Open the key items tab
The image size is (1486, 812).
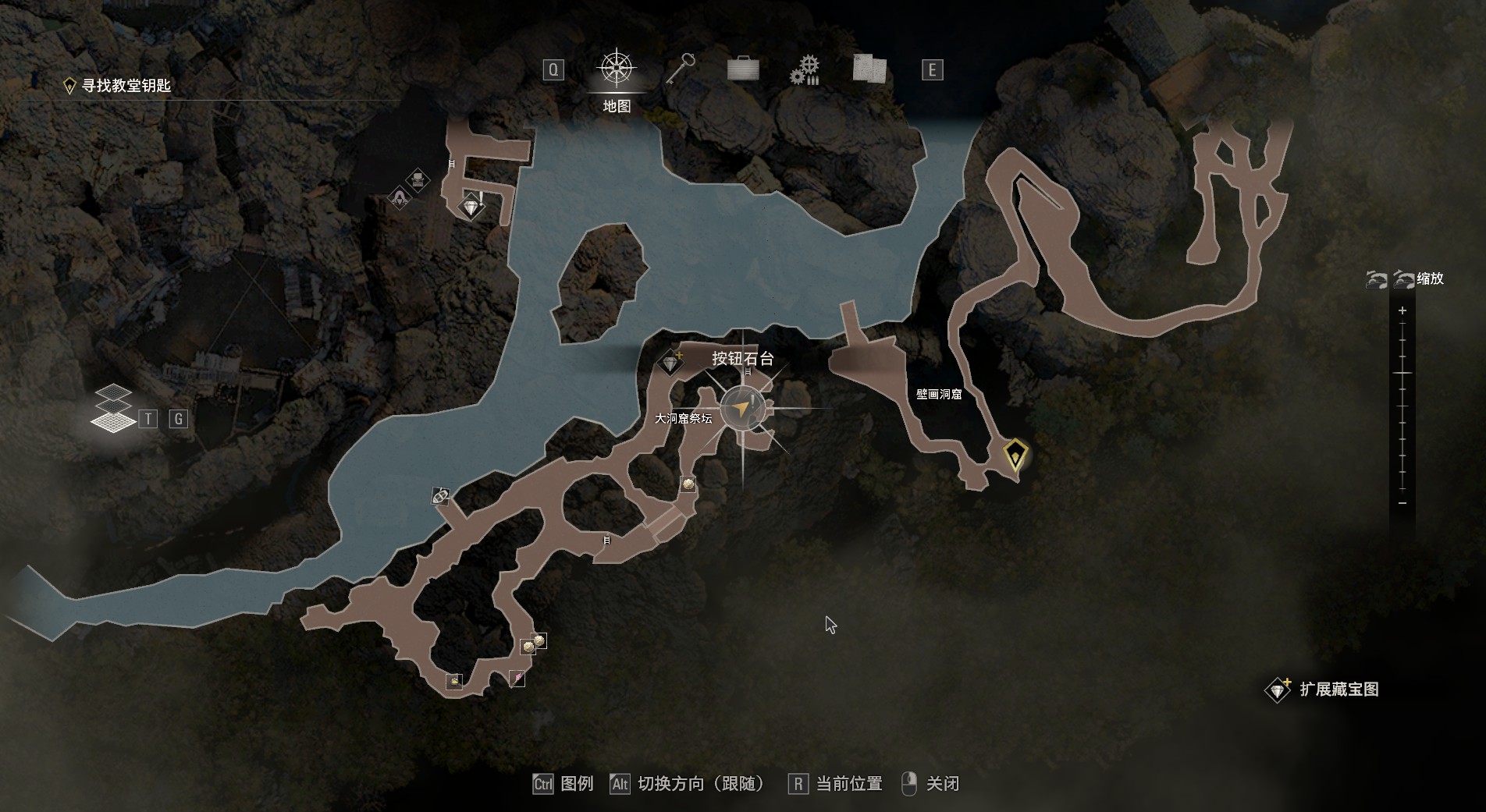681,69
